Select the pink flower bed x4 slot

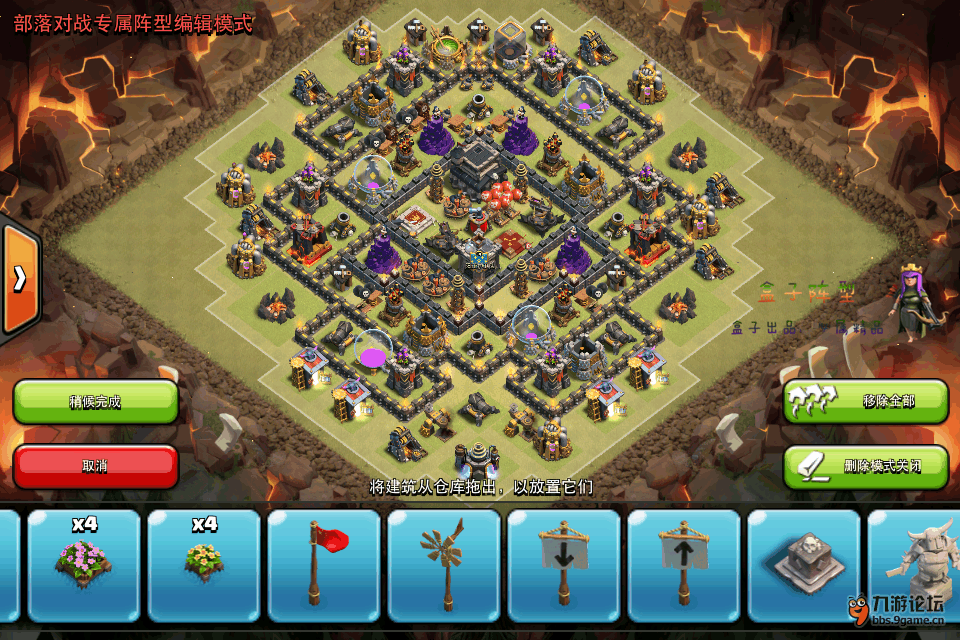[x=84, y=565]
